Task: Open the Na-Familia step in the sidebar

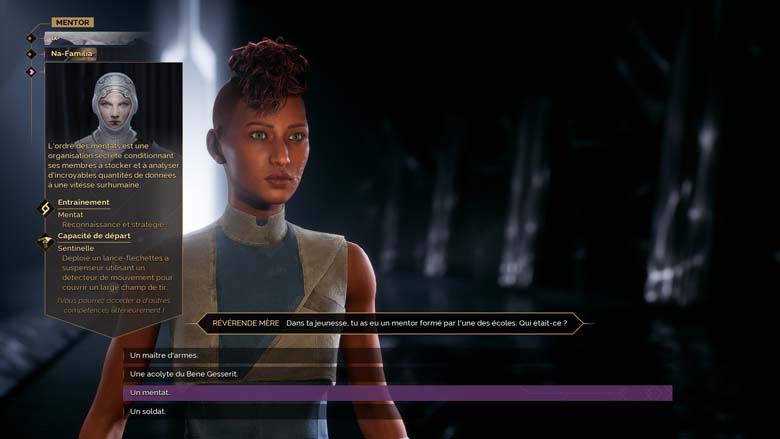Action: point(72,53)
